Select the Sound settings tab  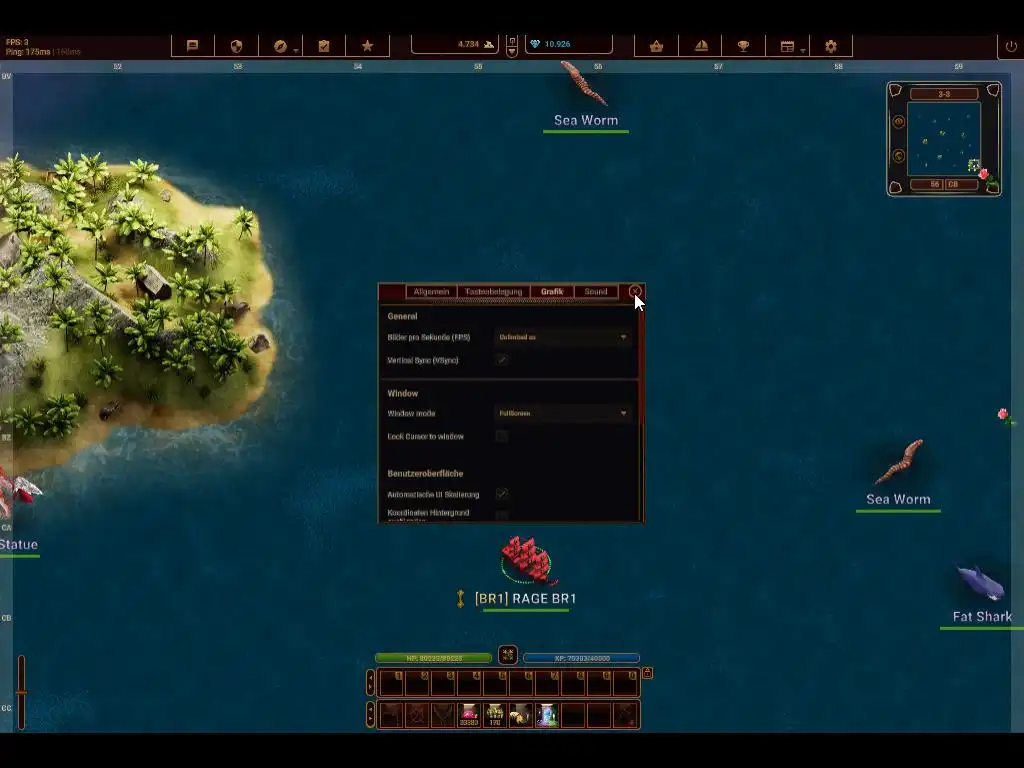click(x=596, y=292)
